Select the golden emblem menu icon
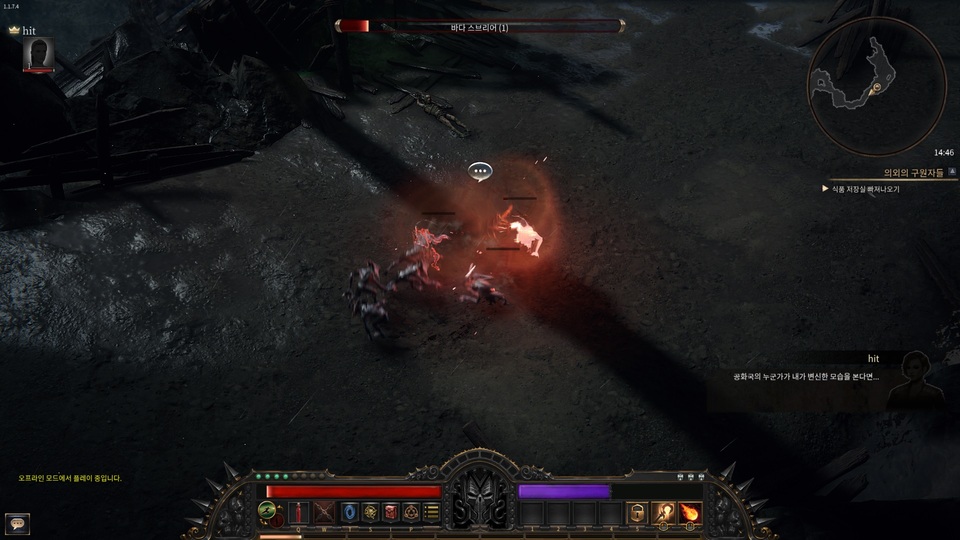Screen dimensions: 960x540 coord(370,513)
